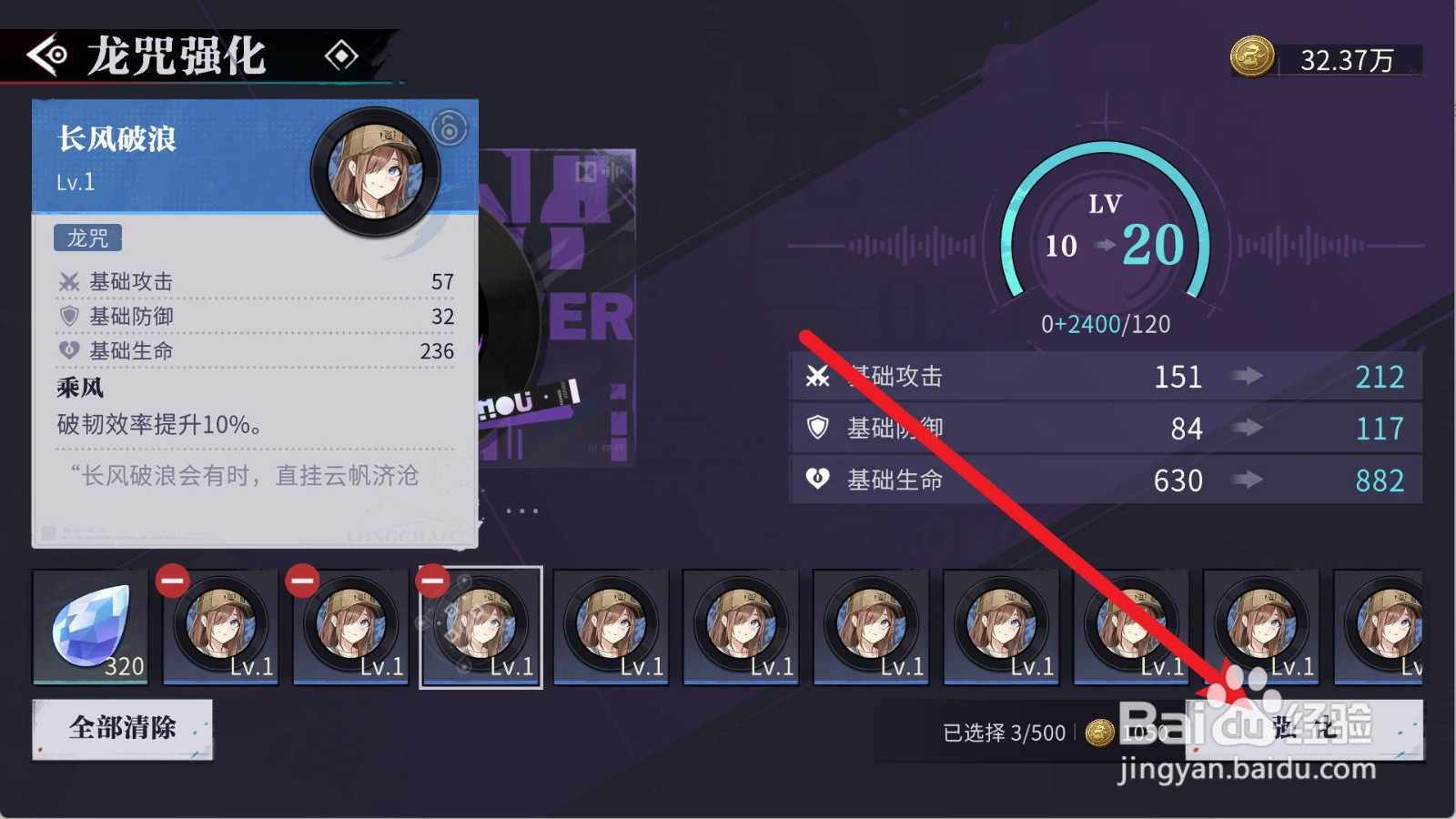Click the crossed-swords 基础攻击 icon in stats panel
This screenshot has width=1456, height=819.
tap(818, 377)
